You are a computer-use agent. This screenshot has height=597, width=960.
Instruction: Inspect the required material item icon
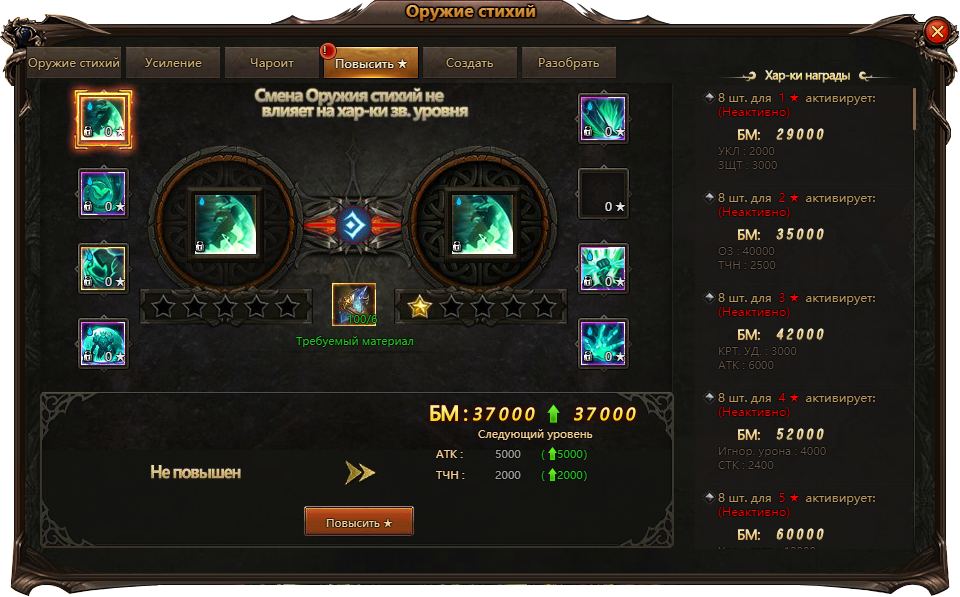tap(354, 305)
